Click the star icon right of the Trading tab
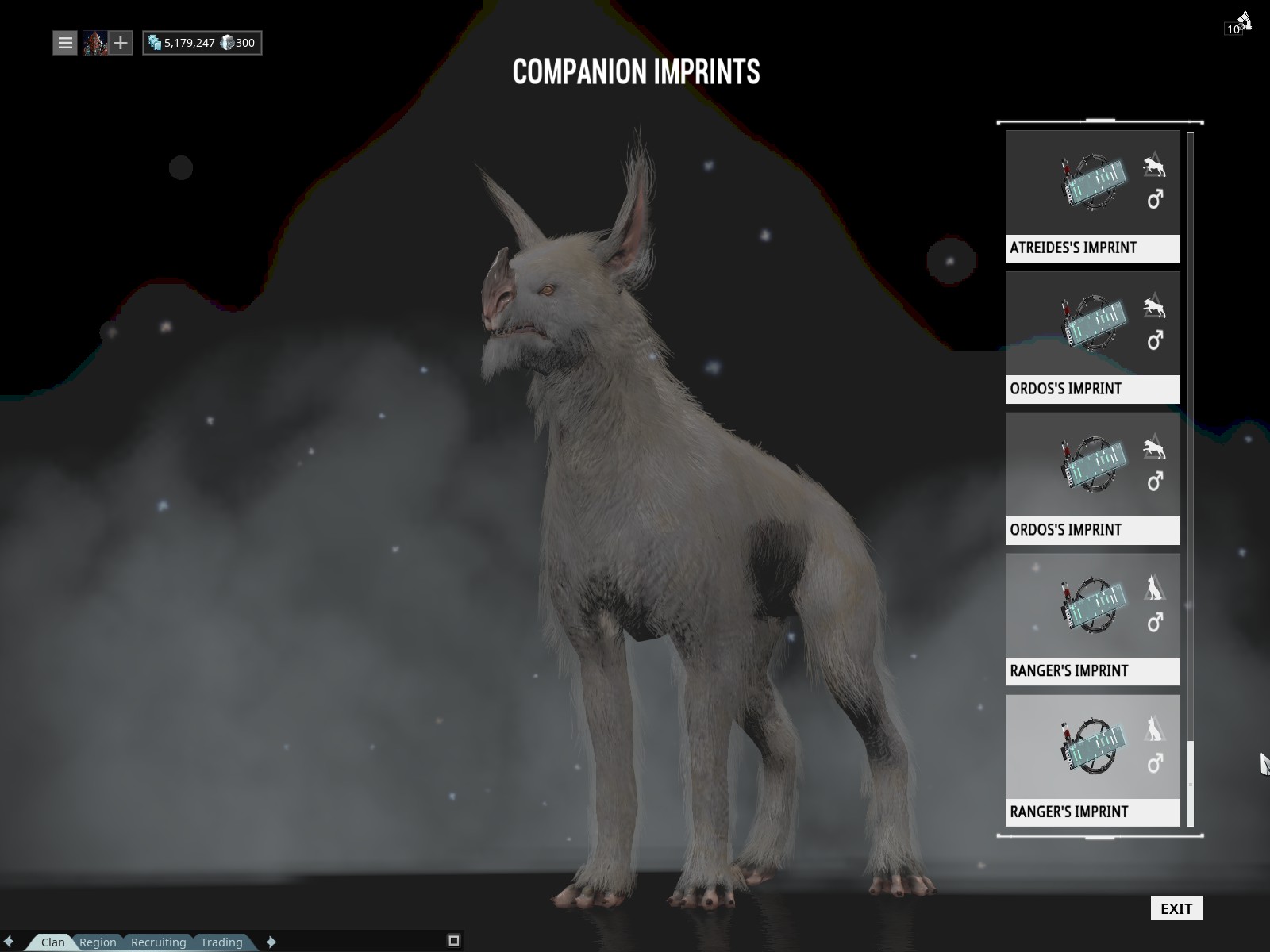 (271, 942)
